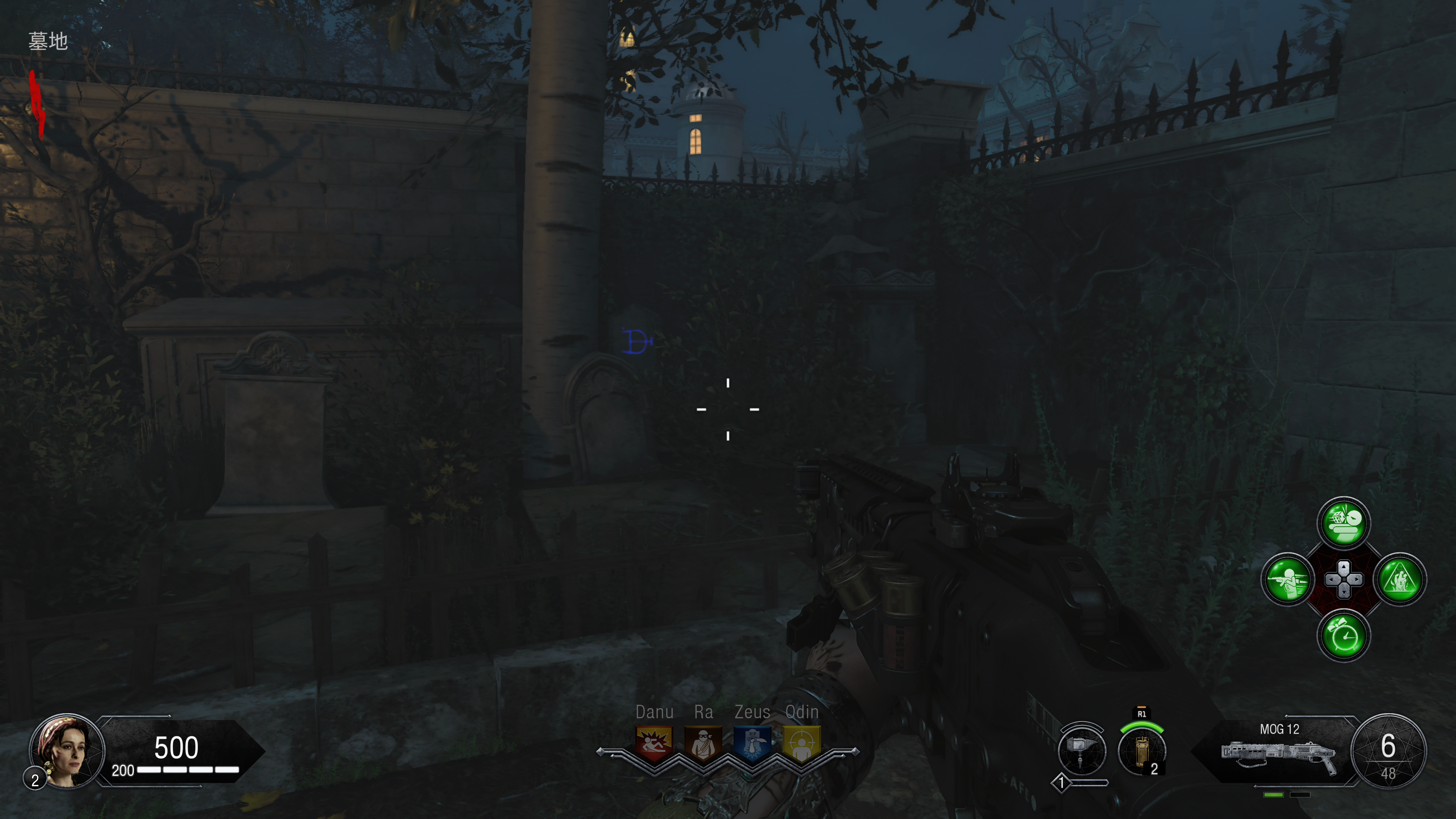Use the warning-triangle zombie elixir
The image size is (1456, 819).
point(1400,580)
